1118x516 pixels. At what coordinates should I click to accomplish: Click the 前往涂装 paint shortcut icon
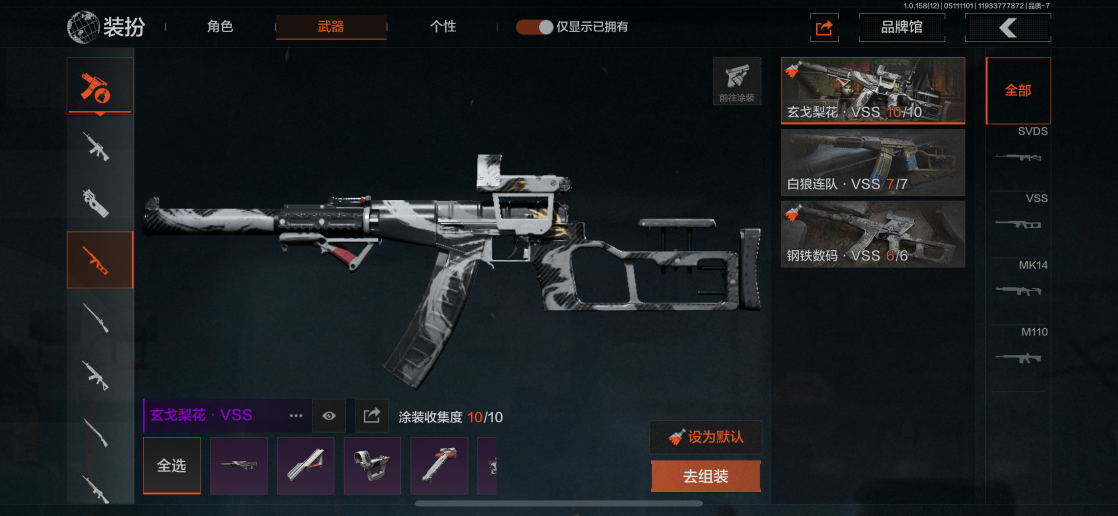click(x=737, y=81)
